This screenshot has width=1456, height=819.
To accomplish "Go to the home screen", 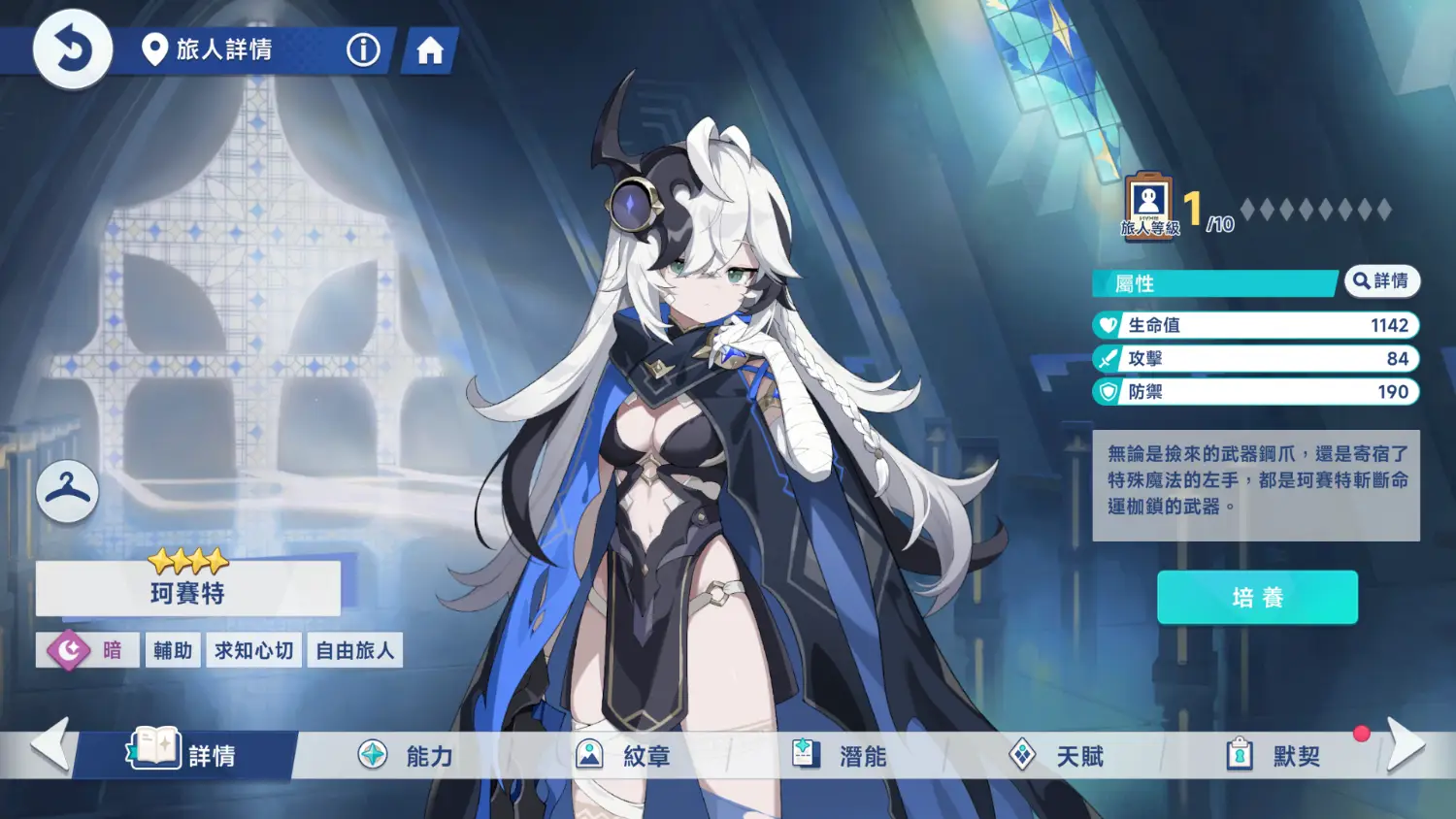I will click(x=429, y=50).
